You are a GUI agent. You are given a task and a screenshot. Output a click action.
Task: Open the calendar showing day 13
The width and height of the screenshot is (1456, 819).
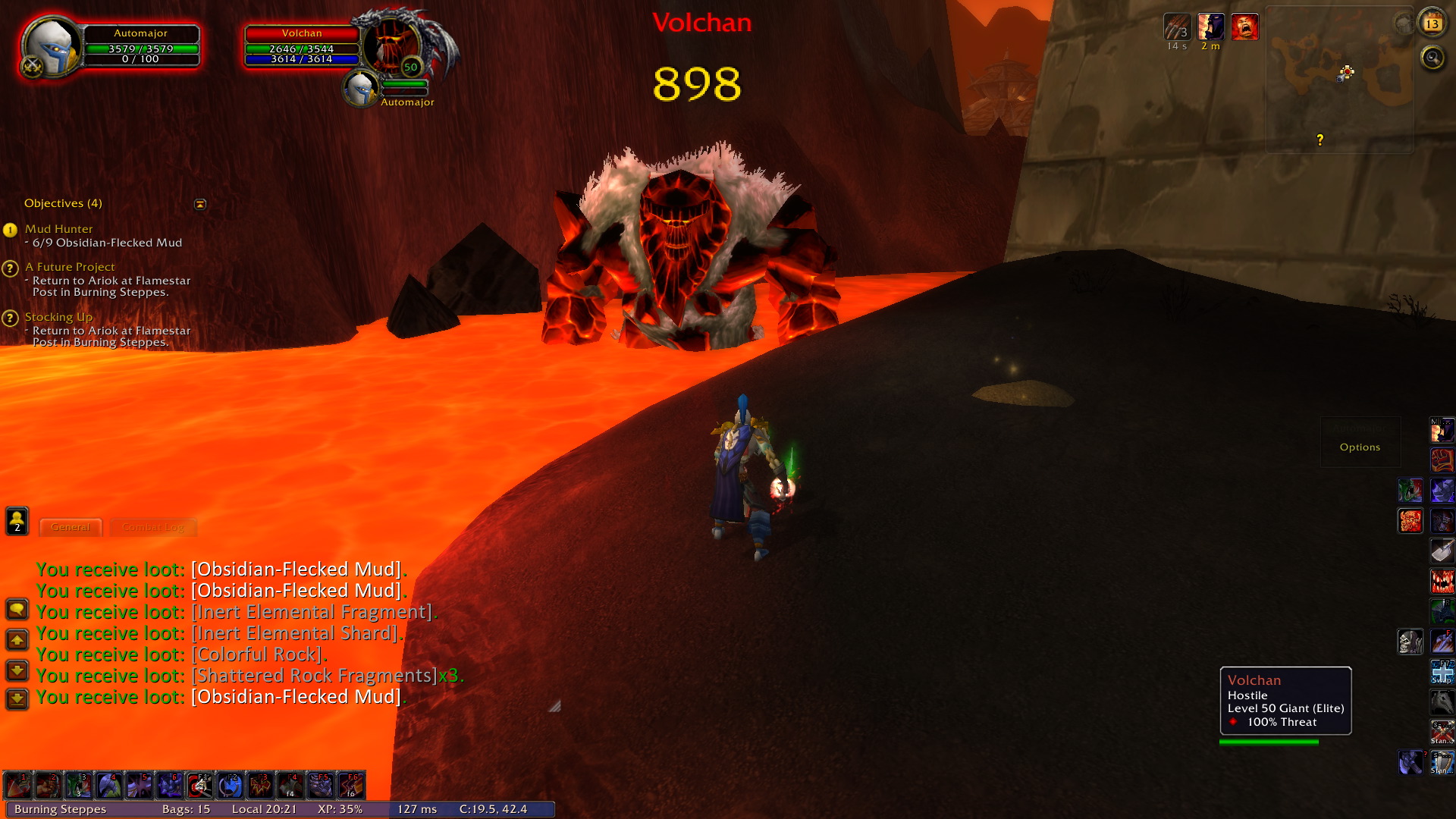point(1432,24)
